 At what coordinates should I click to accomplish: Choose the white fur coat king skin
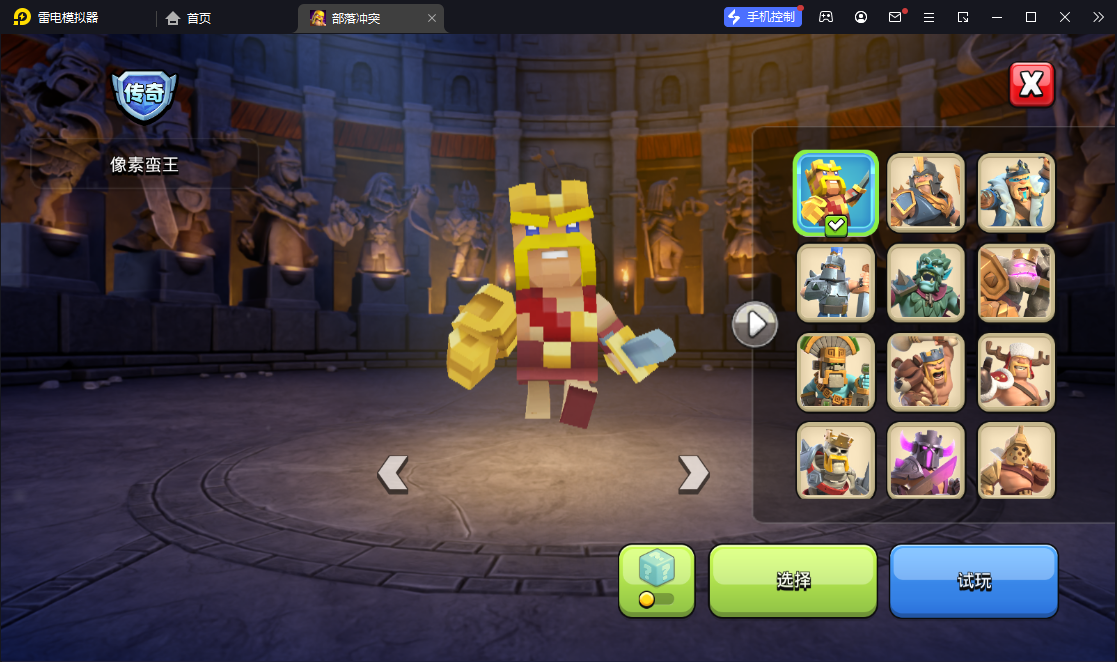[x=1016, y=192]
